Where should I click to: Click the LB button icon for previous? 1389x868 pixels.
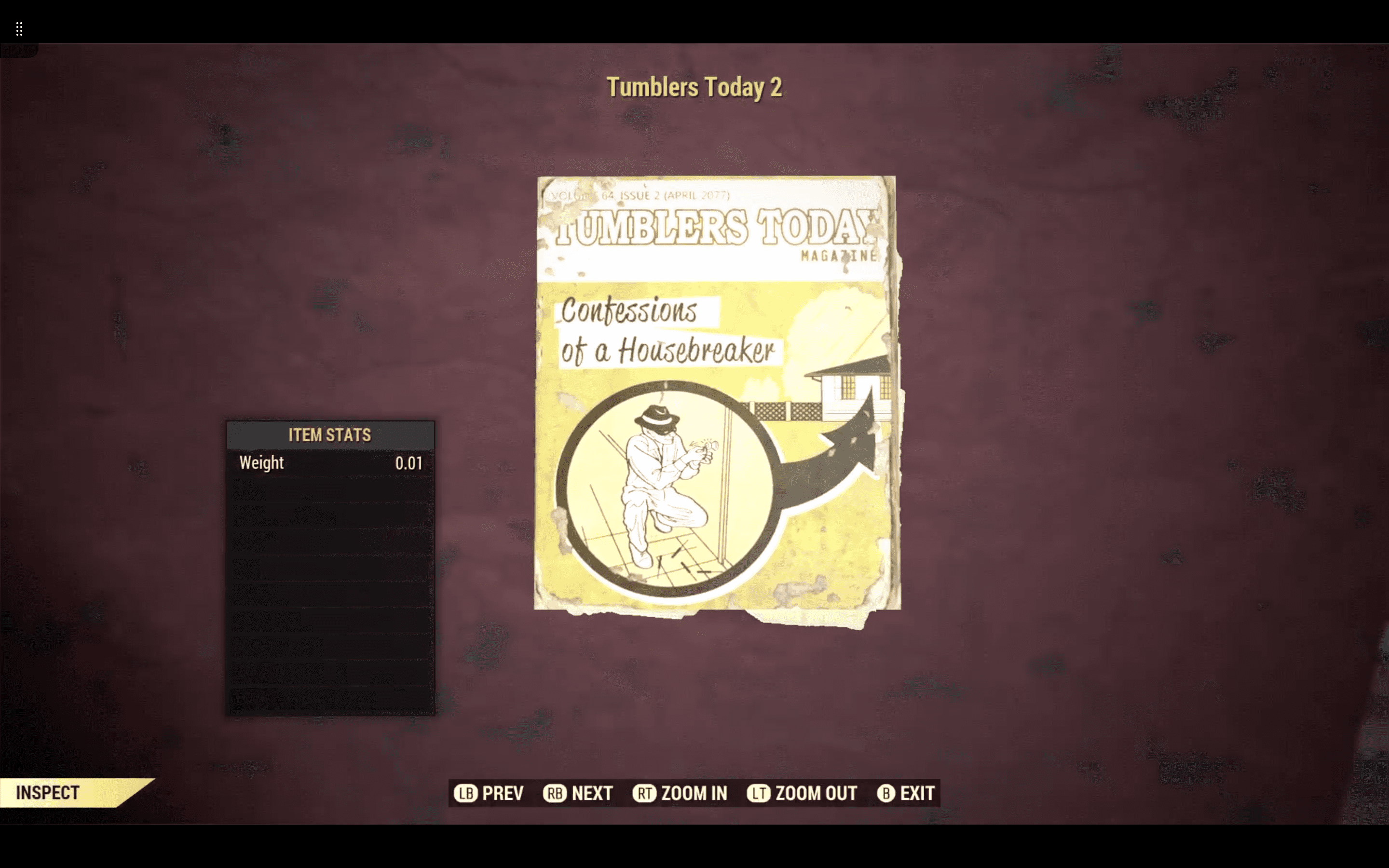466,793
